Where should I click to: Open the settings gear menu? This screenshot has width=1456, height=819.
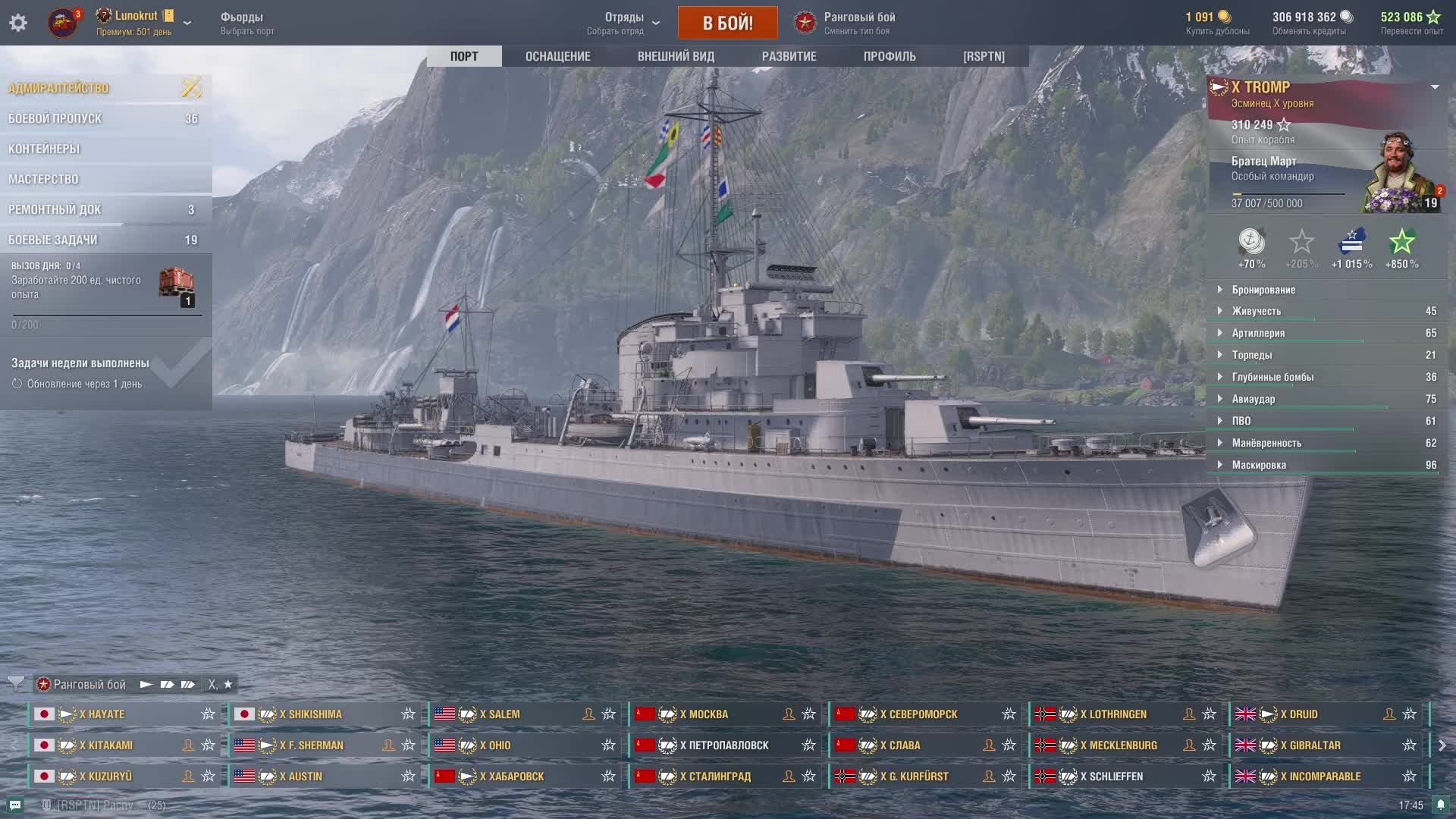[18, 23]
